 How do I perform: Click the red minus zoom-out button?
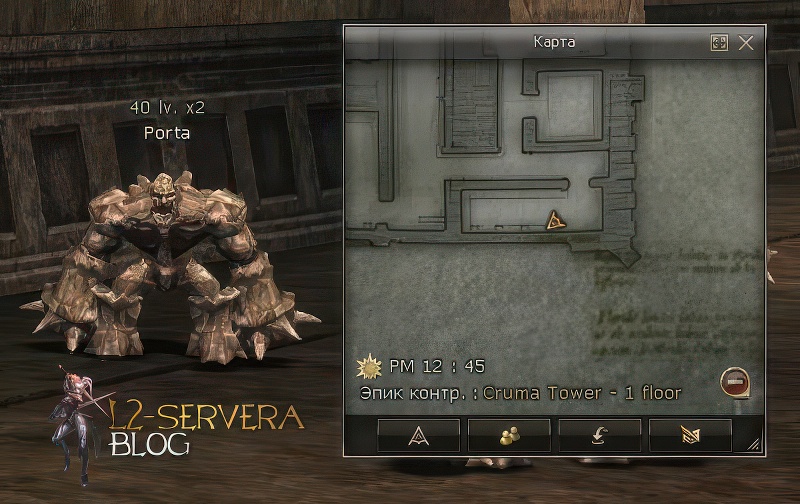tap(734, 380)
